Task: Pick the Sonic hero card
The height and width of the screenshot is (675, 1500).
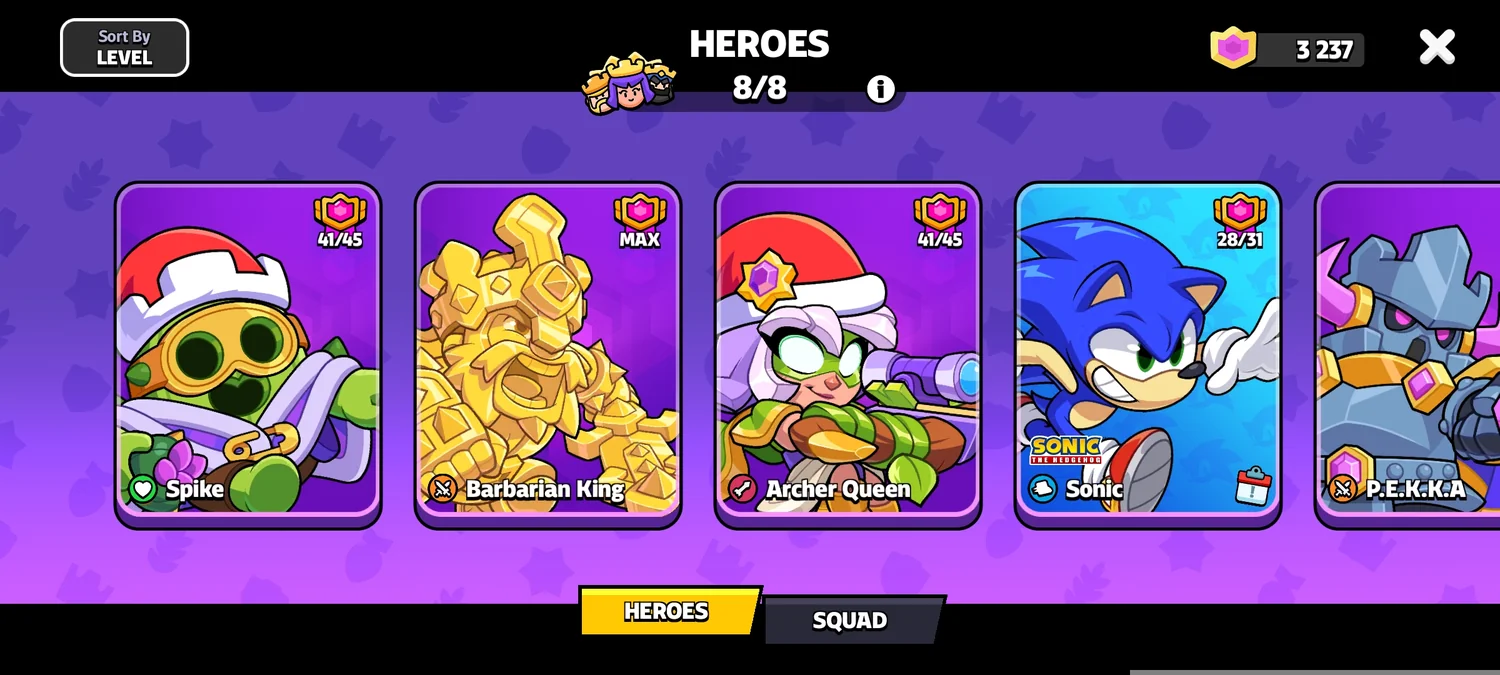Action: tap(1148, 354)
